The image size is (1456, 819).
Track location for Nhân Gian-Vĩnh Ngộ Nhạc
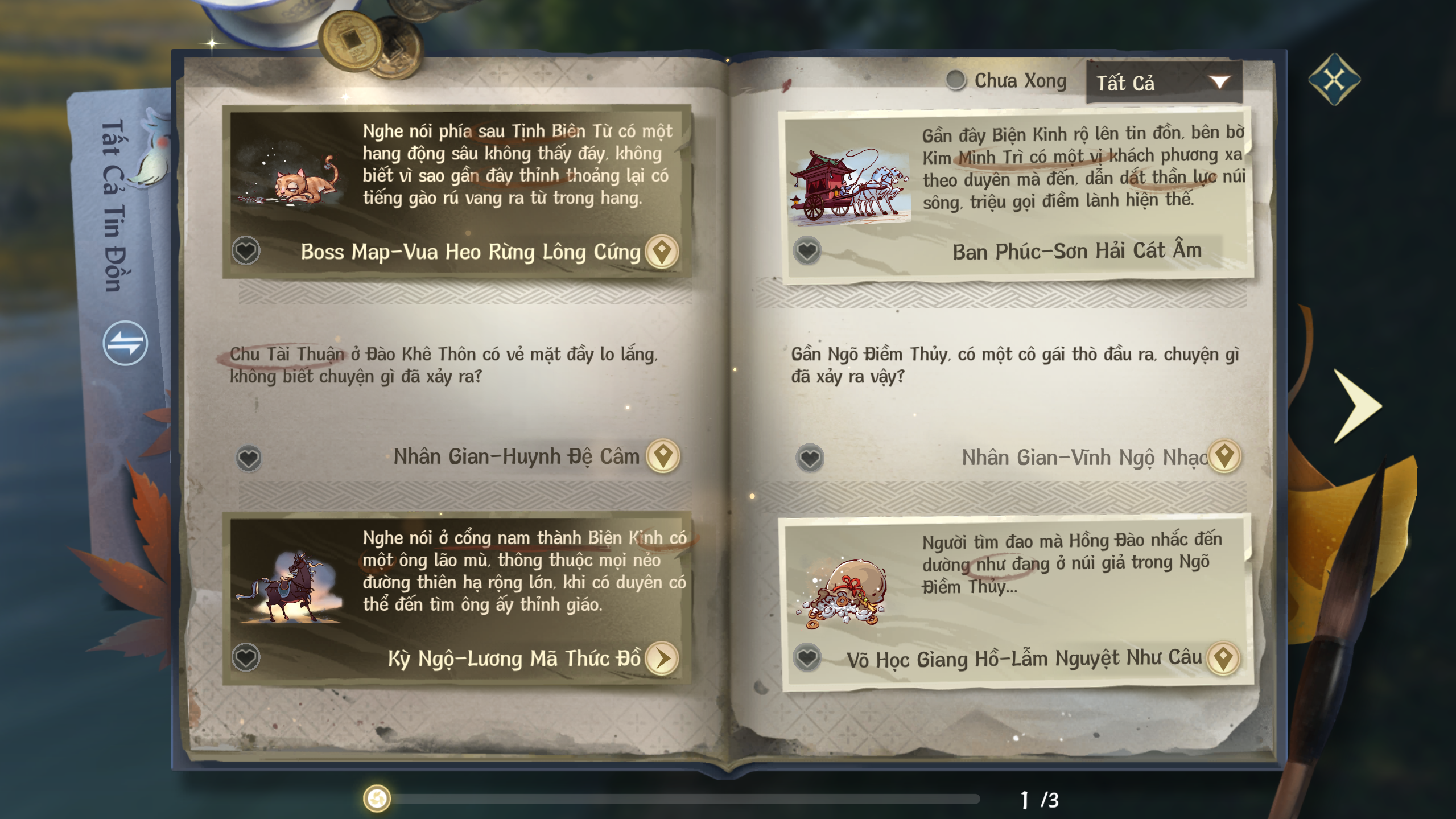point(1224,456)
